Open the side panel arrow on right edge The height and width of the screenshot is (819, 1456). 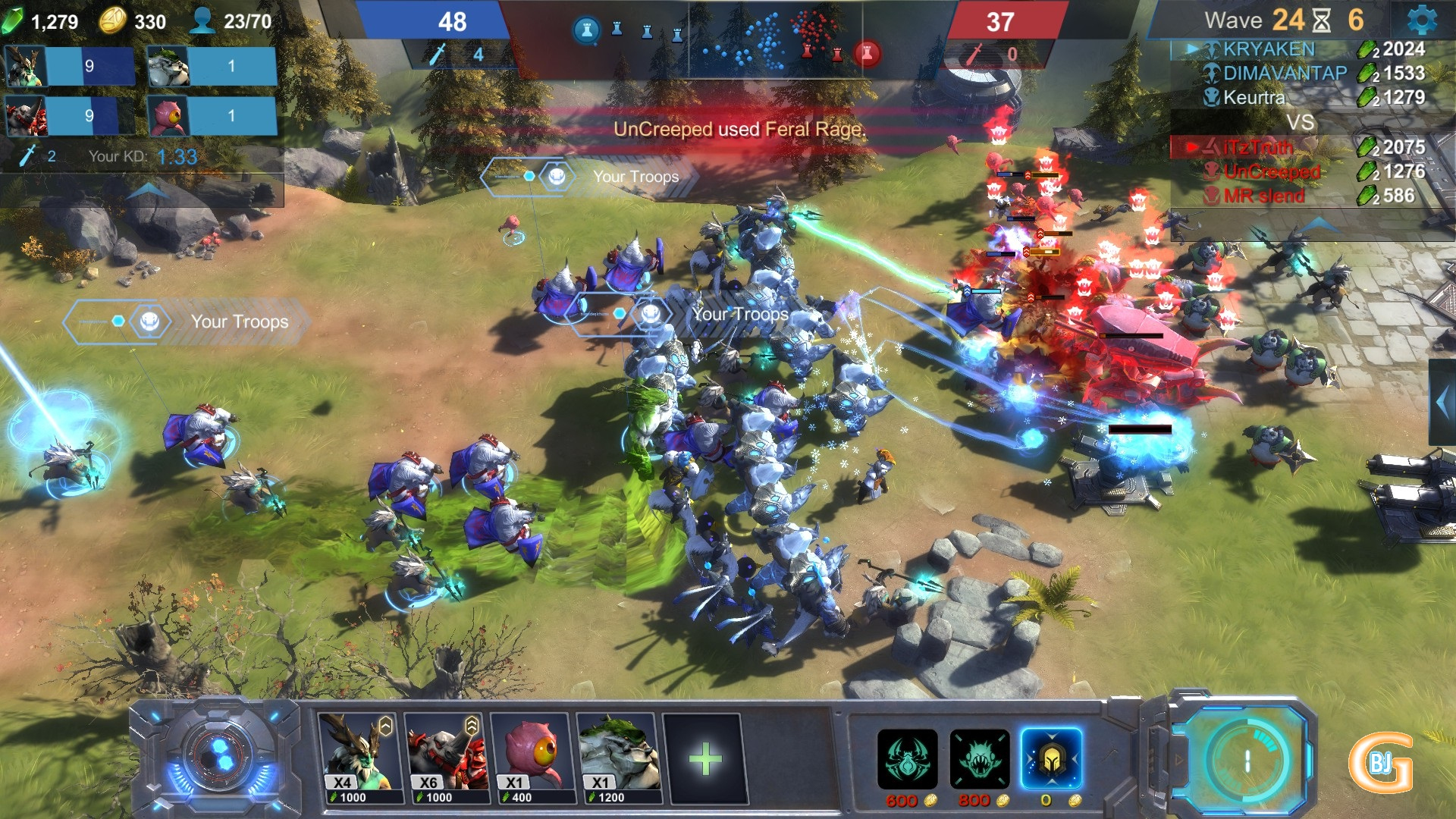click(x=1442, y=403)
